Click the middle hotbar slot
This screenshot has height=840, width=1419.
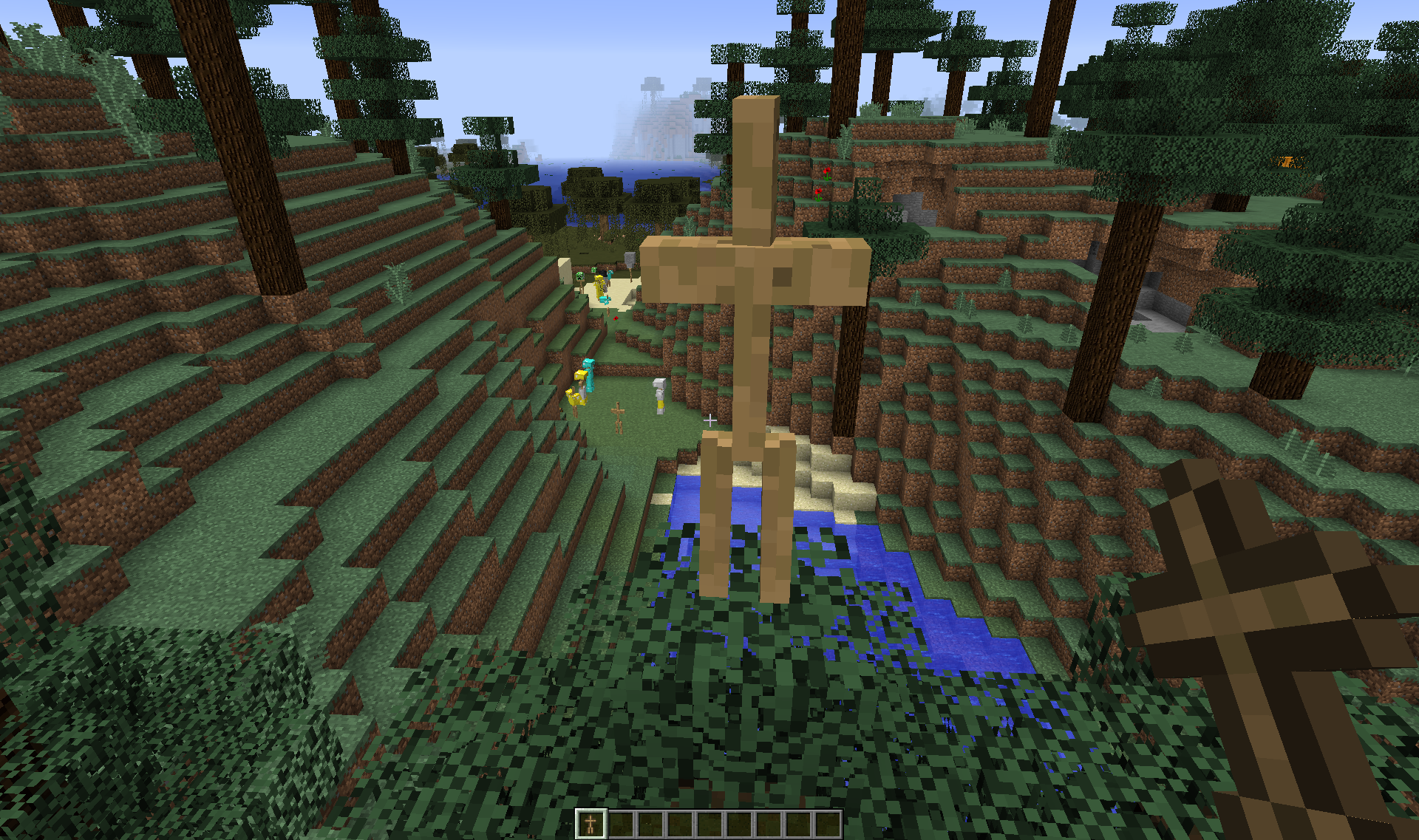click(x=710, y=823)
